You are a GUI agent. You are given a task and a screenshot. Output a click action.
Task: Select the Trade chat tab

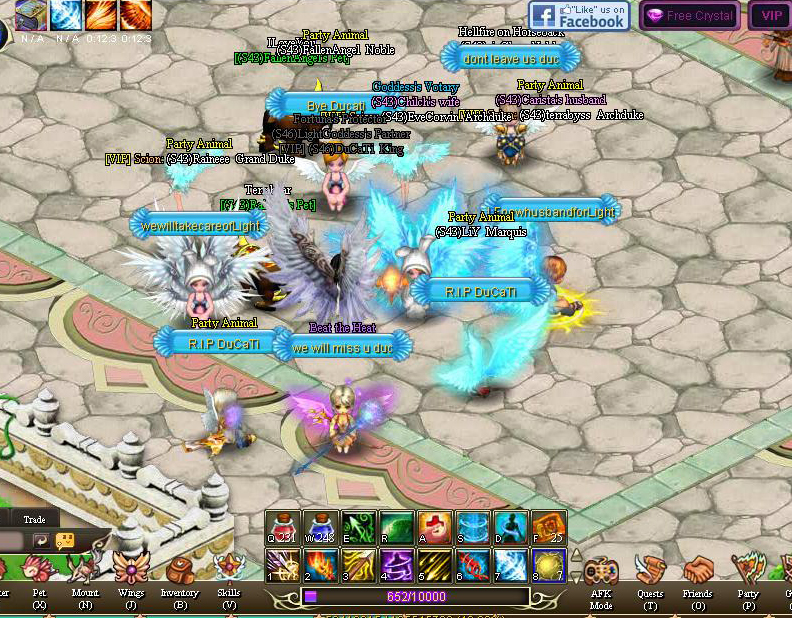[x=34, y=519]
